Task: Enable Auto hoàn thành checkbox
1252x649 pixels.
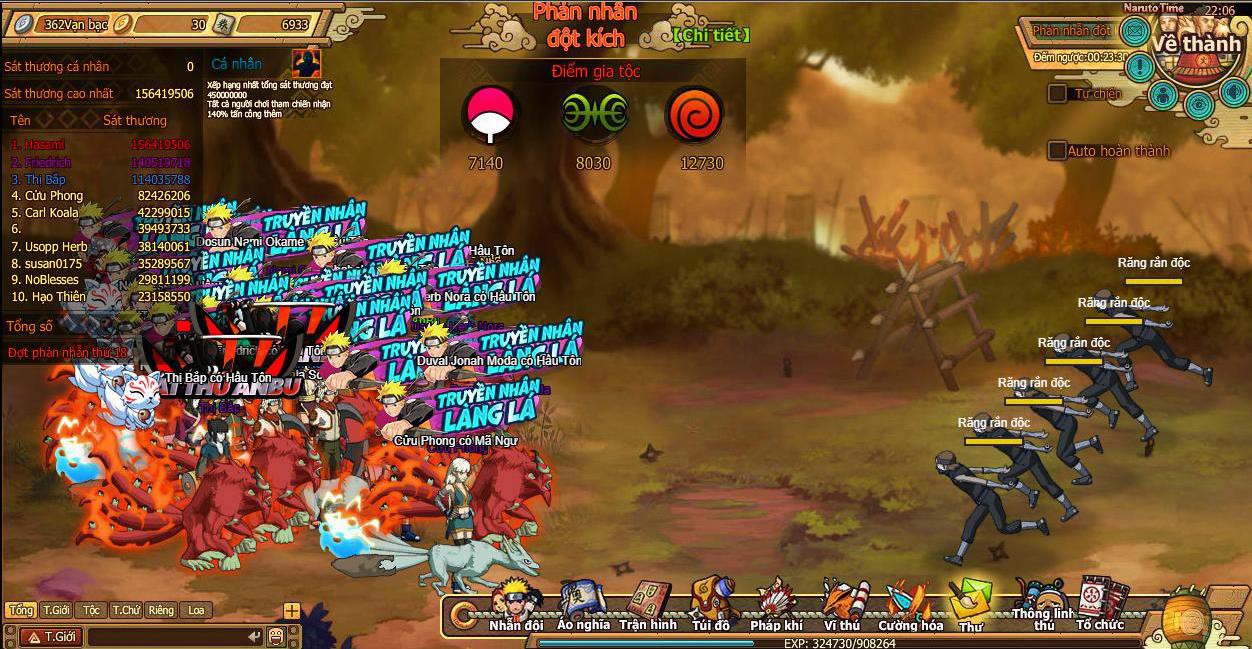Action: click(1057, 151)
